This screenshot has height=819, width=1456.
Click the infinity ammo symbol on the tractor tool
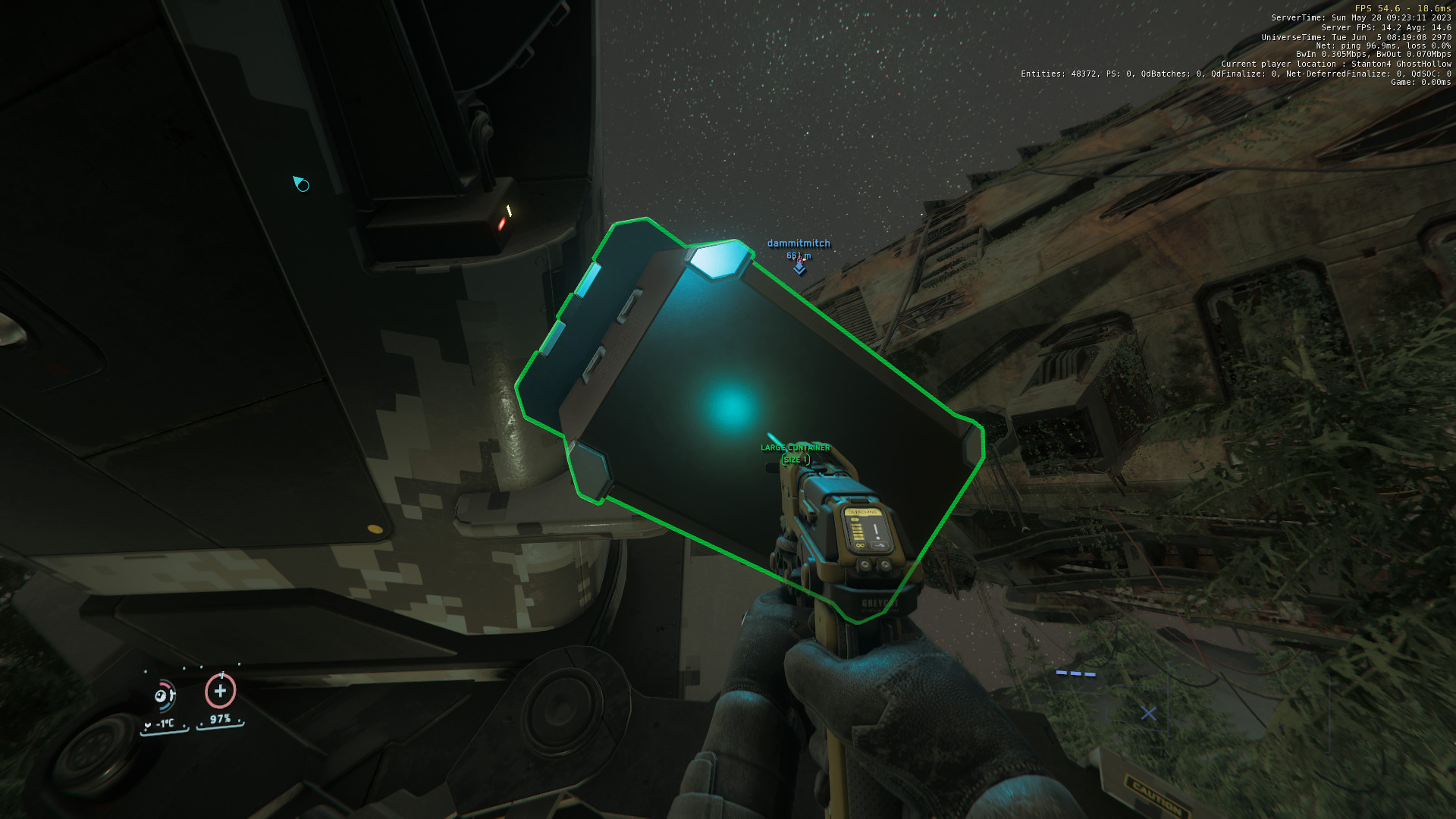pos(860,545)
